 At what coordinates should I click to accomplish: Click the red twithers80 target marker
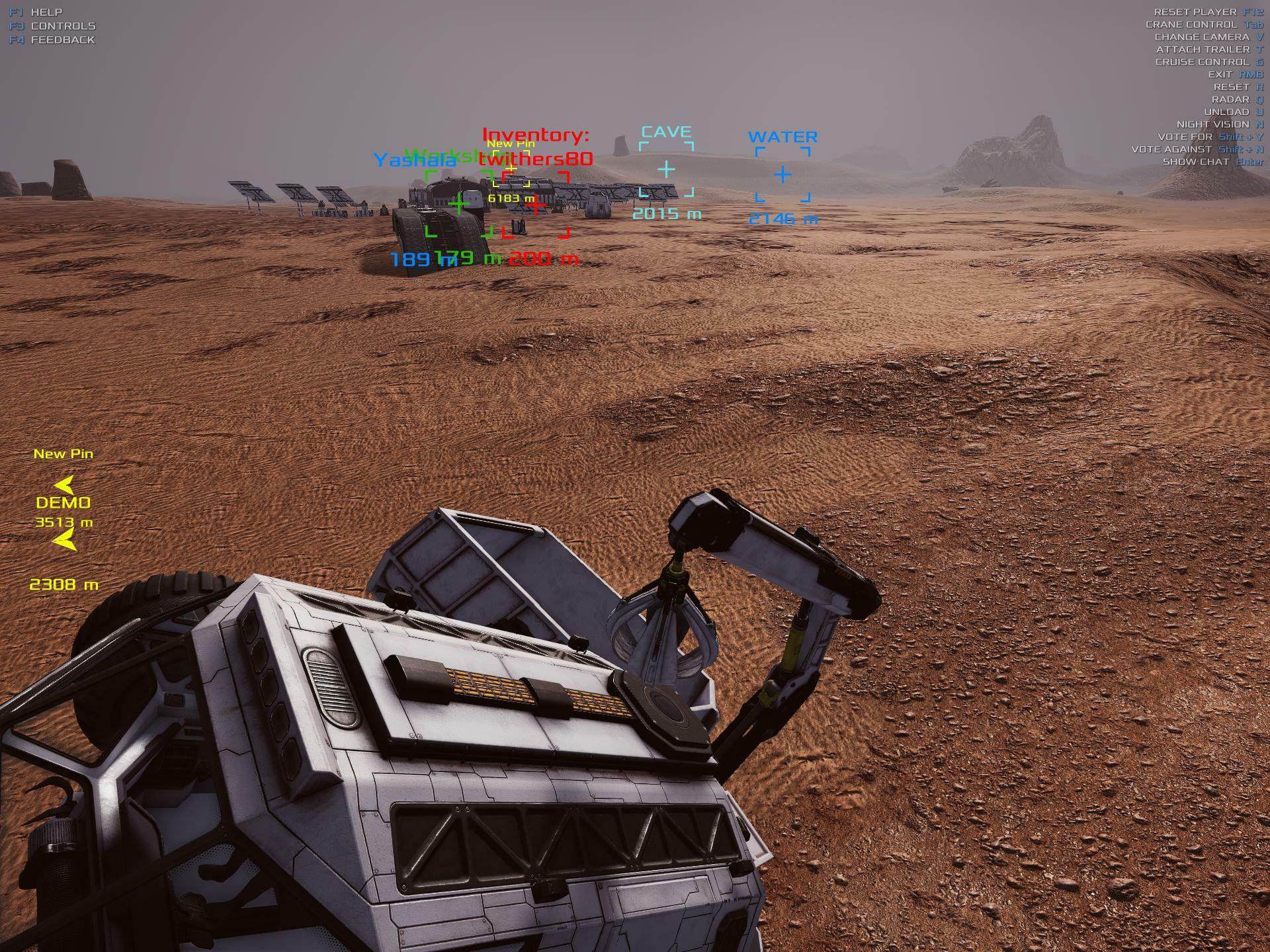[536, 205]
